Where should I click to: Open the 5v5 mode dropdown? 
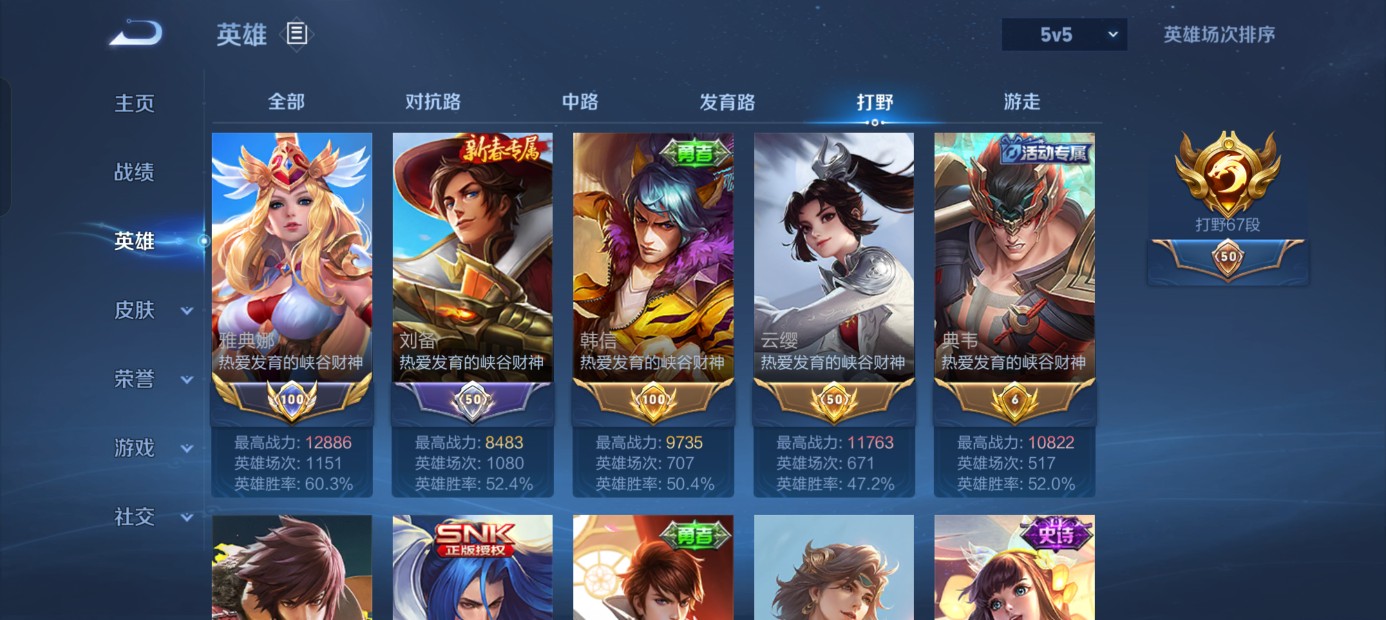click(x=1064, y=35)
